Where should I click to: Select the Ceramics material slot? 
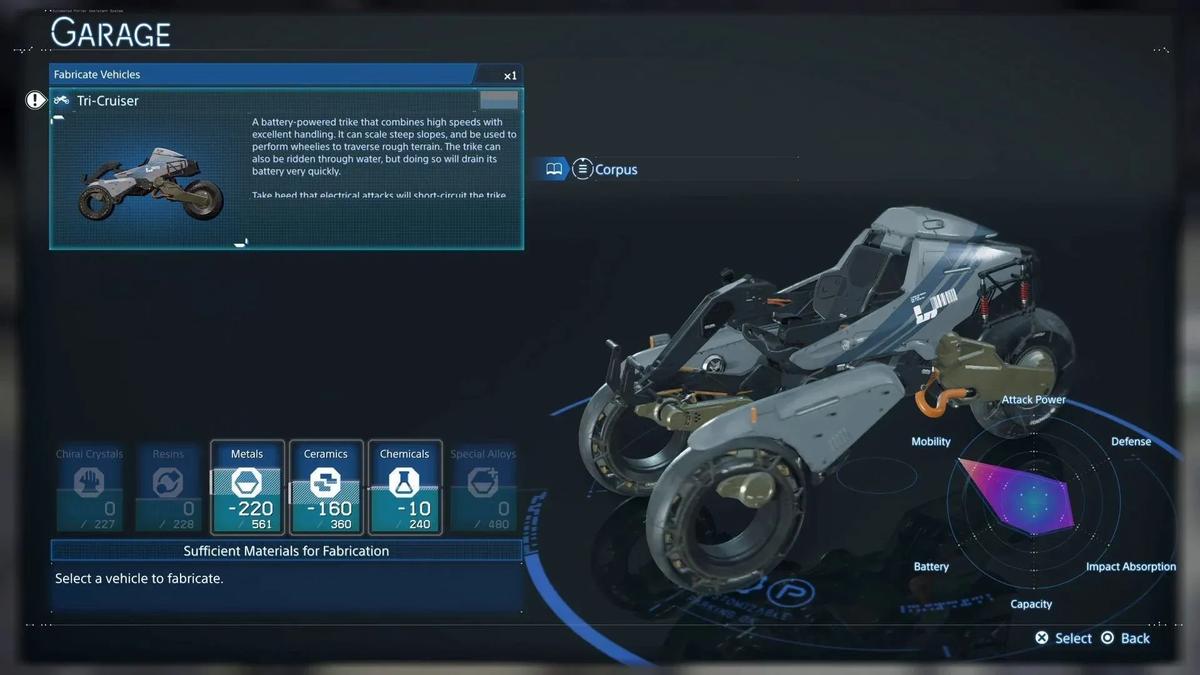(326, 487)
